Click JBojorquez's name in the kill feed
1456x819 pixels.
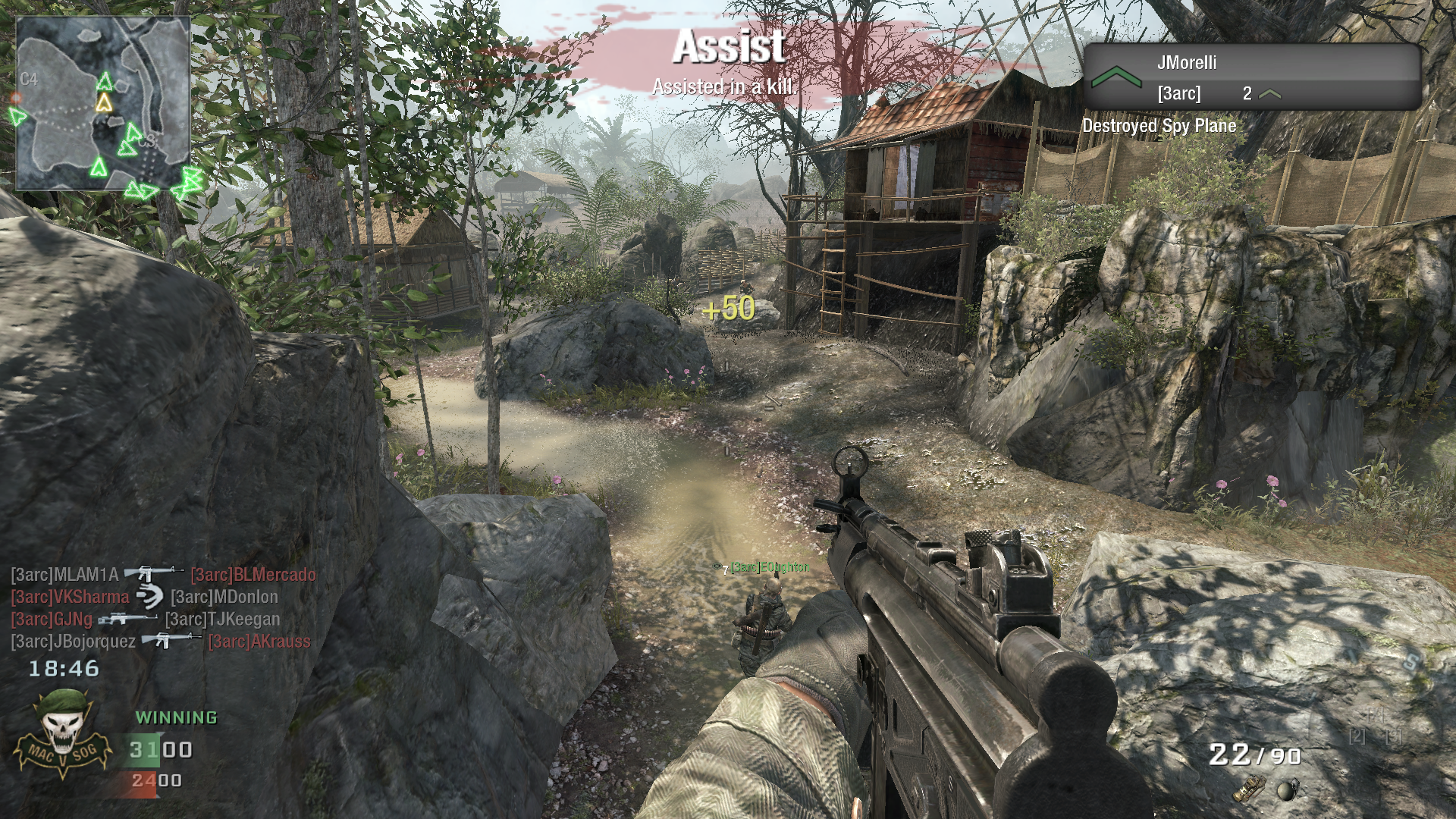point(74,642)
